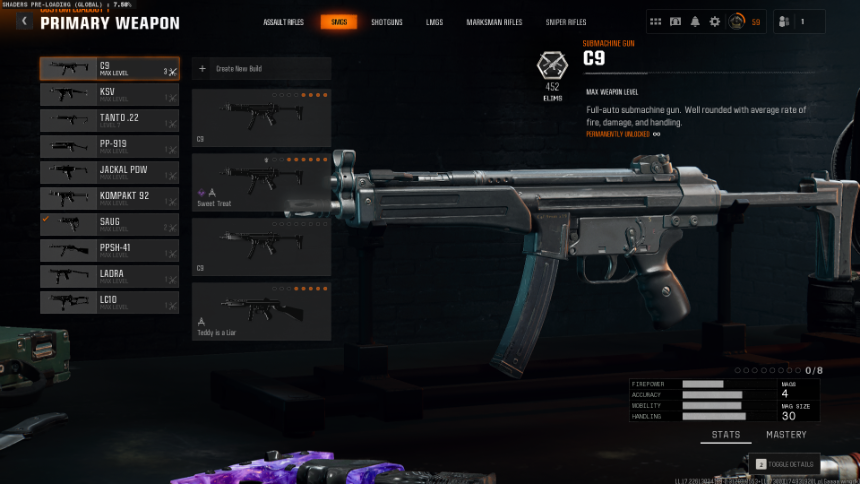Screen dimensions: 860x484
Task: Choose the Teddy is a Liar build
Action: click(x=261, y=311)
